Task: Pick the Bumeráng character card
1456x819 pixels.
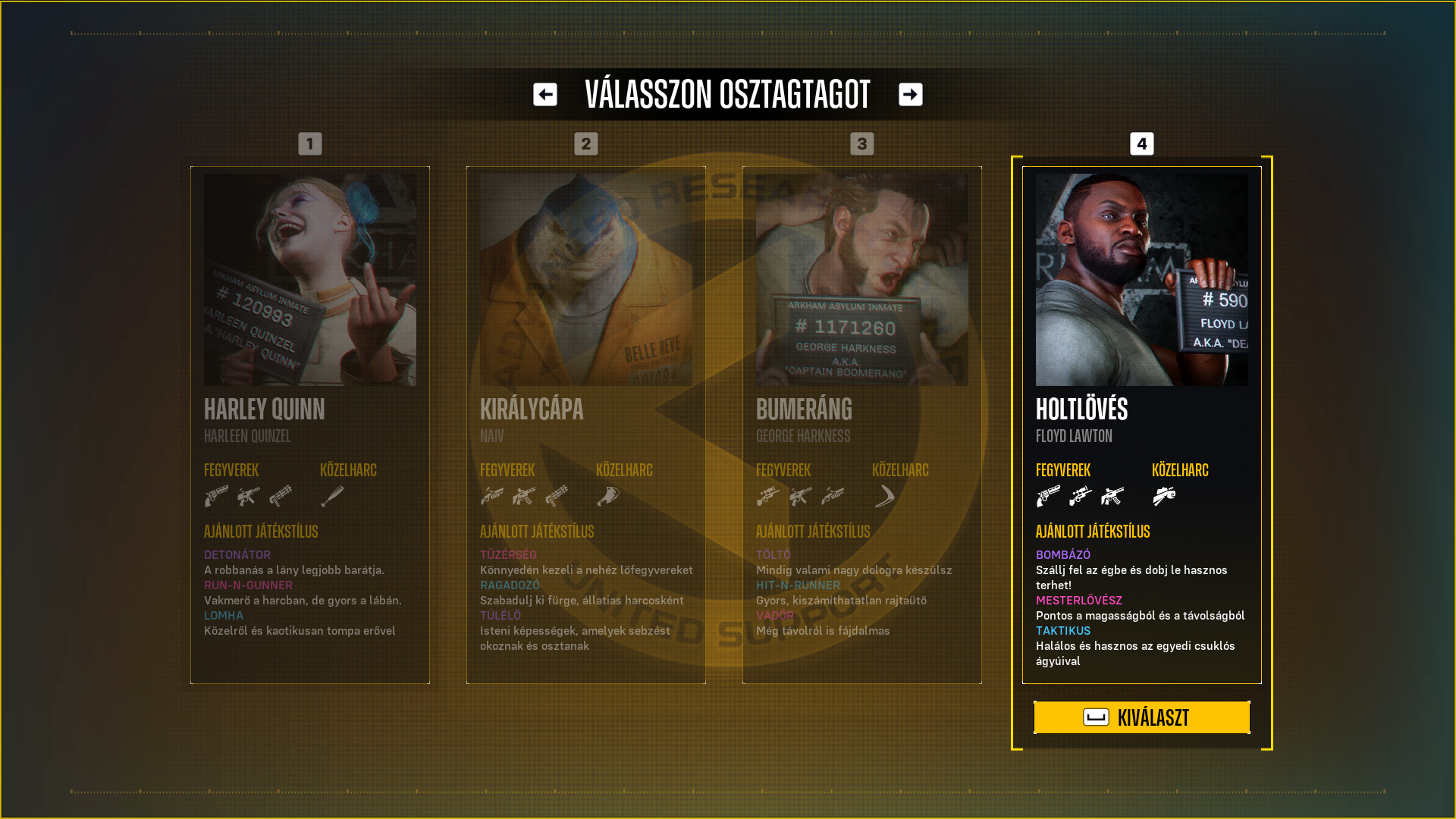Action: click(862, 425)
